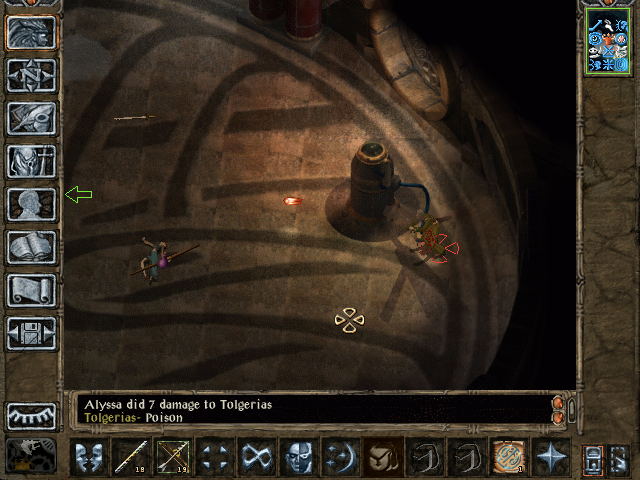Activate the face mask ability button

pos(299,457)
